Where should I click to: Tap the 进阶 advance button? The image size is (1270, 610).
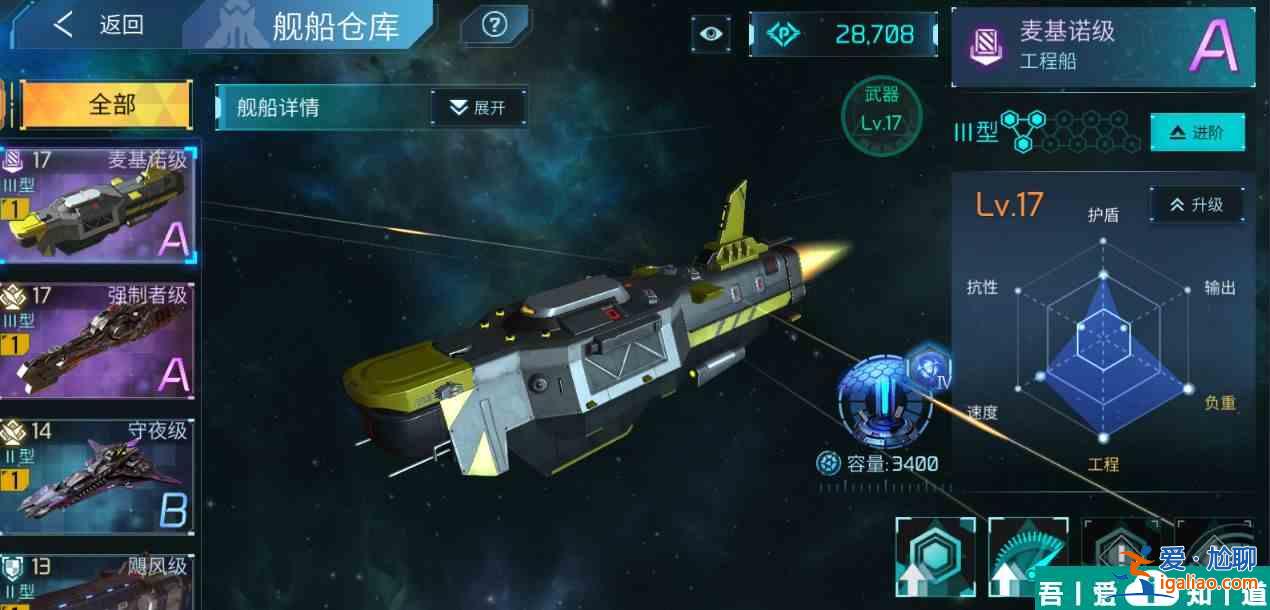[x=1197, y=133]
